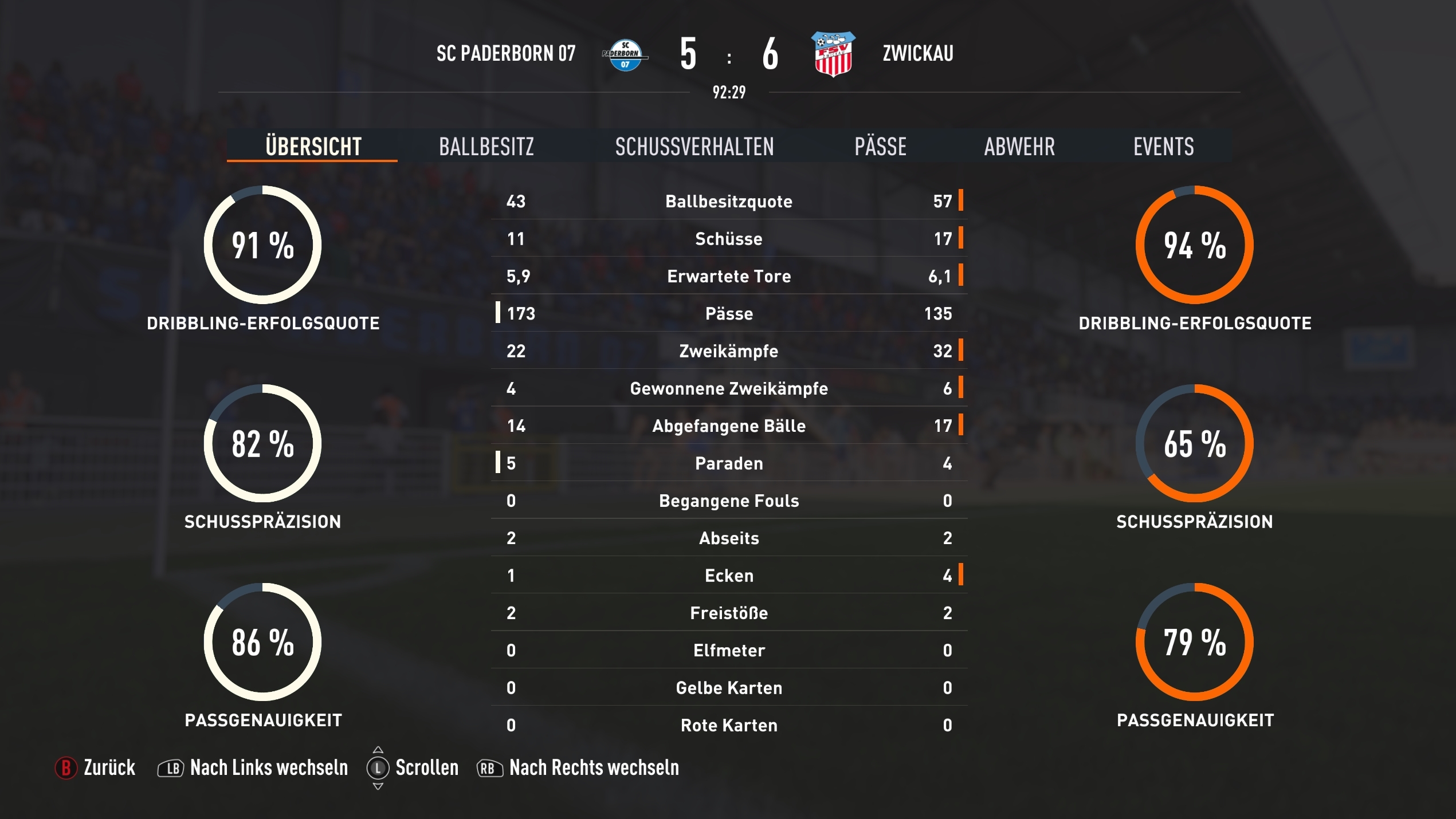Show the Pässe statistics tab
Screen dimensions: 1456x819
[x=880, y=147]
